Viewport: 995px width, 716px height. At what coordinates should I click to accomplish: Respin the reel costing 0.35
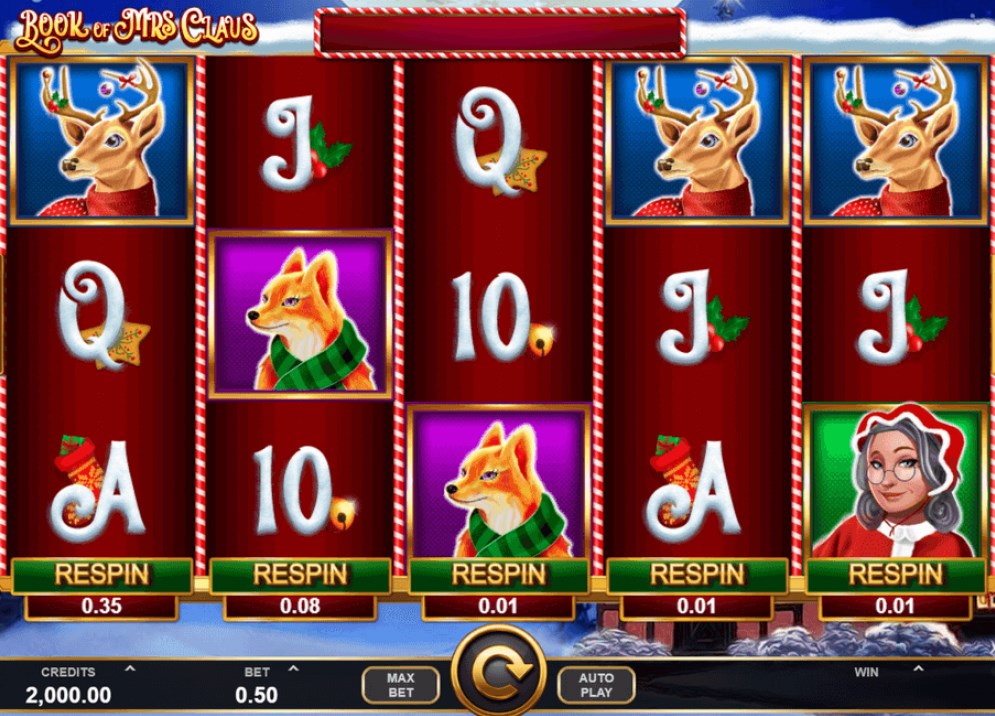(101, 575)
